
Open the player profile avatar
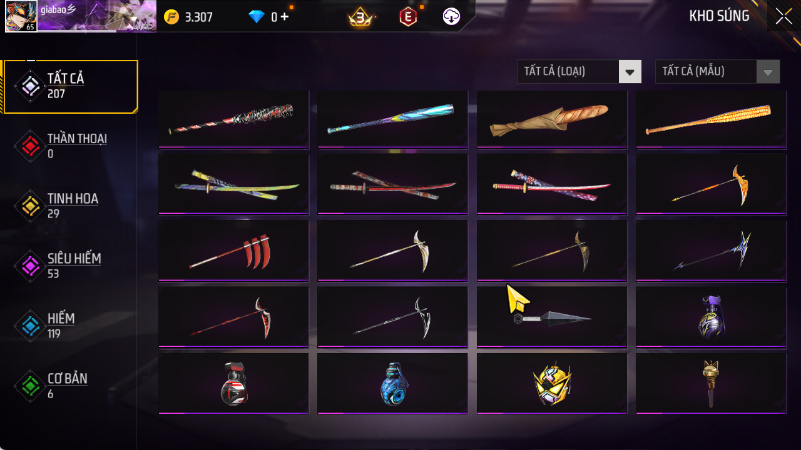click(x=23, y=15)
